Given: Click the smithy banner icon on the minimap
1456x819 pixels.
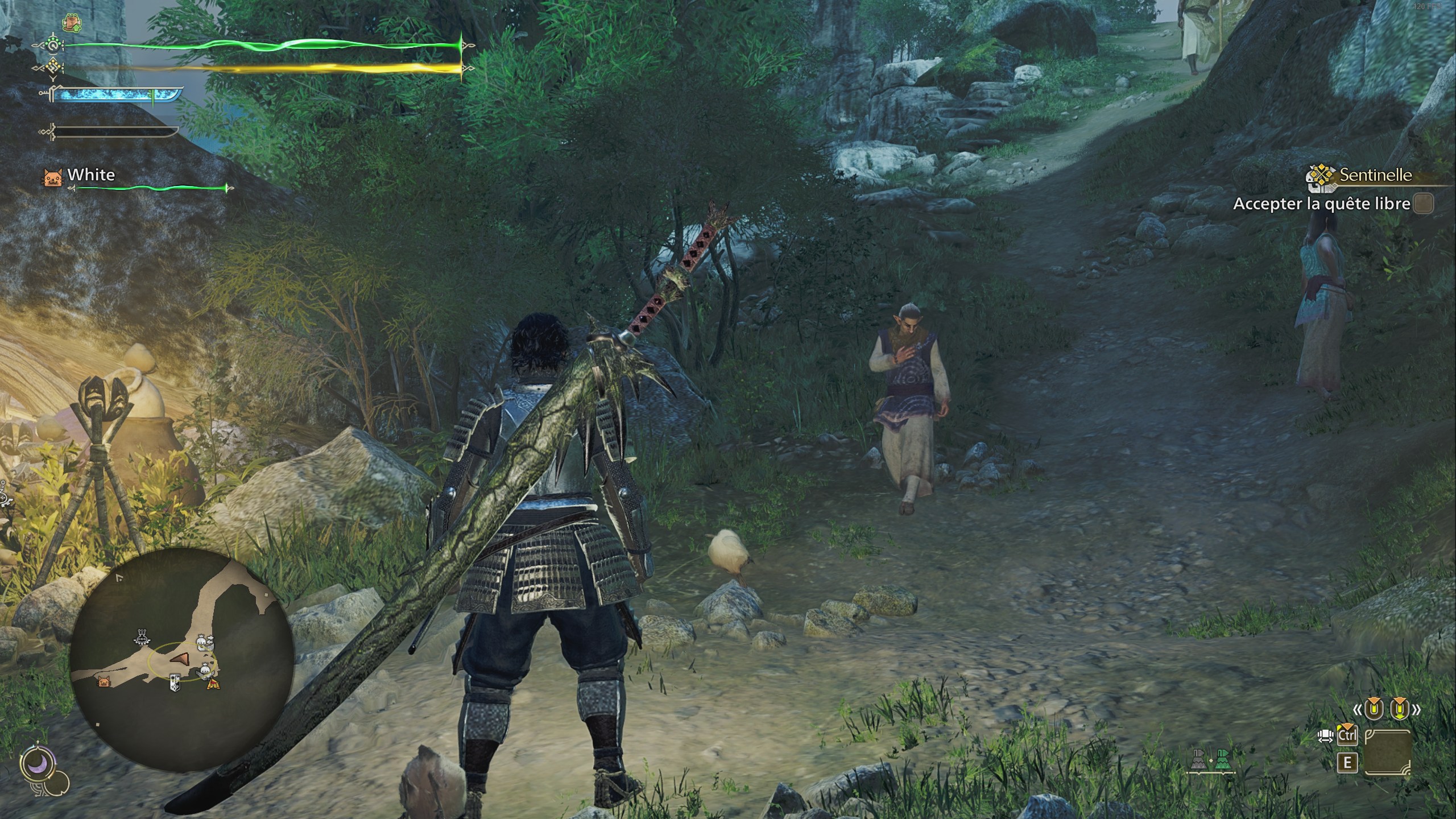Looking at the screenshot, I should coord(175,682).
